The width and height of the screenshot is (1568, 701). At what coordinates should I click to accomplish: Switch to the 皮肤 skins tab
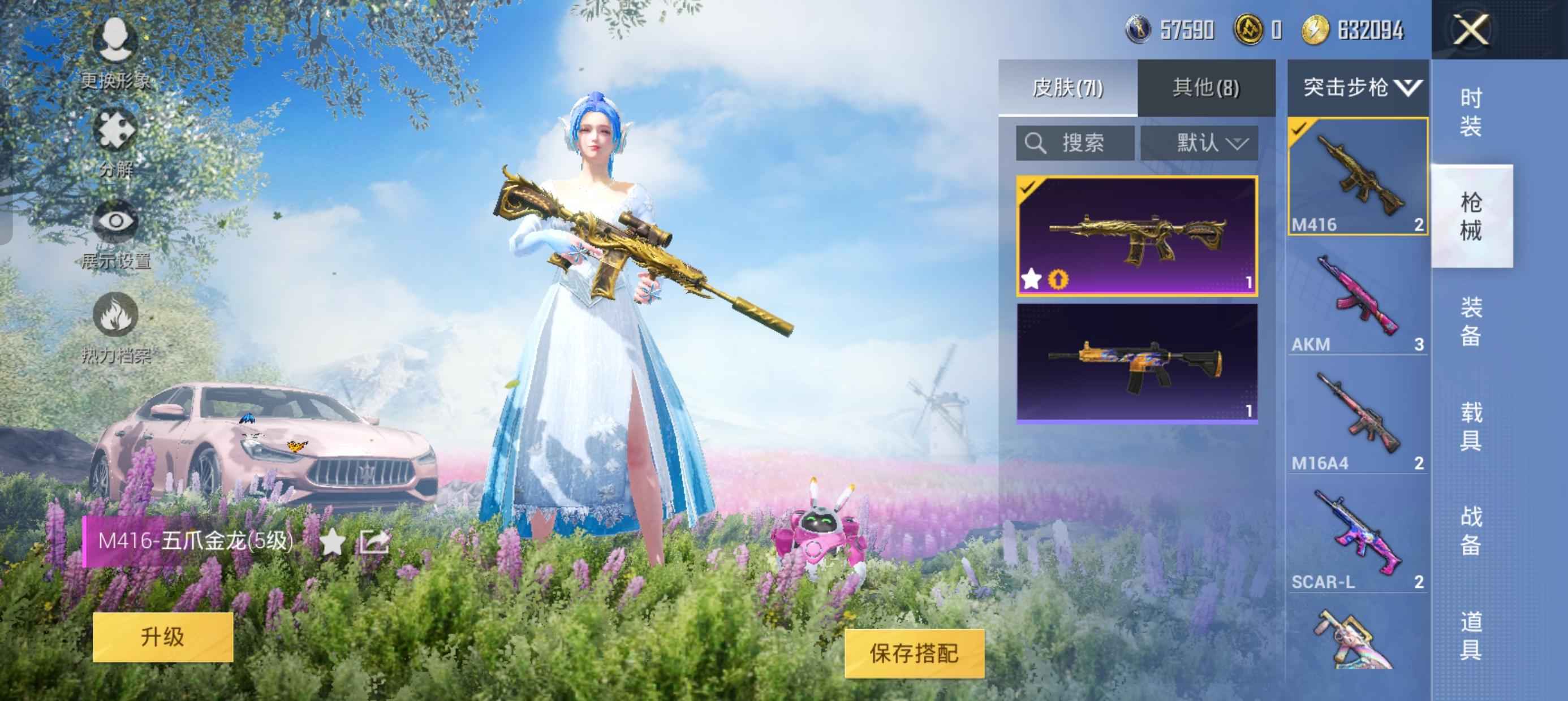[x=1067, y=88]
